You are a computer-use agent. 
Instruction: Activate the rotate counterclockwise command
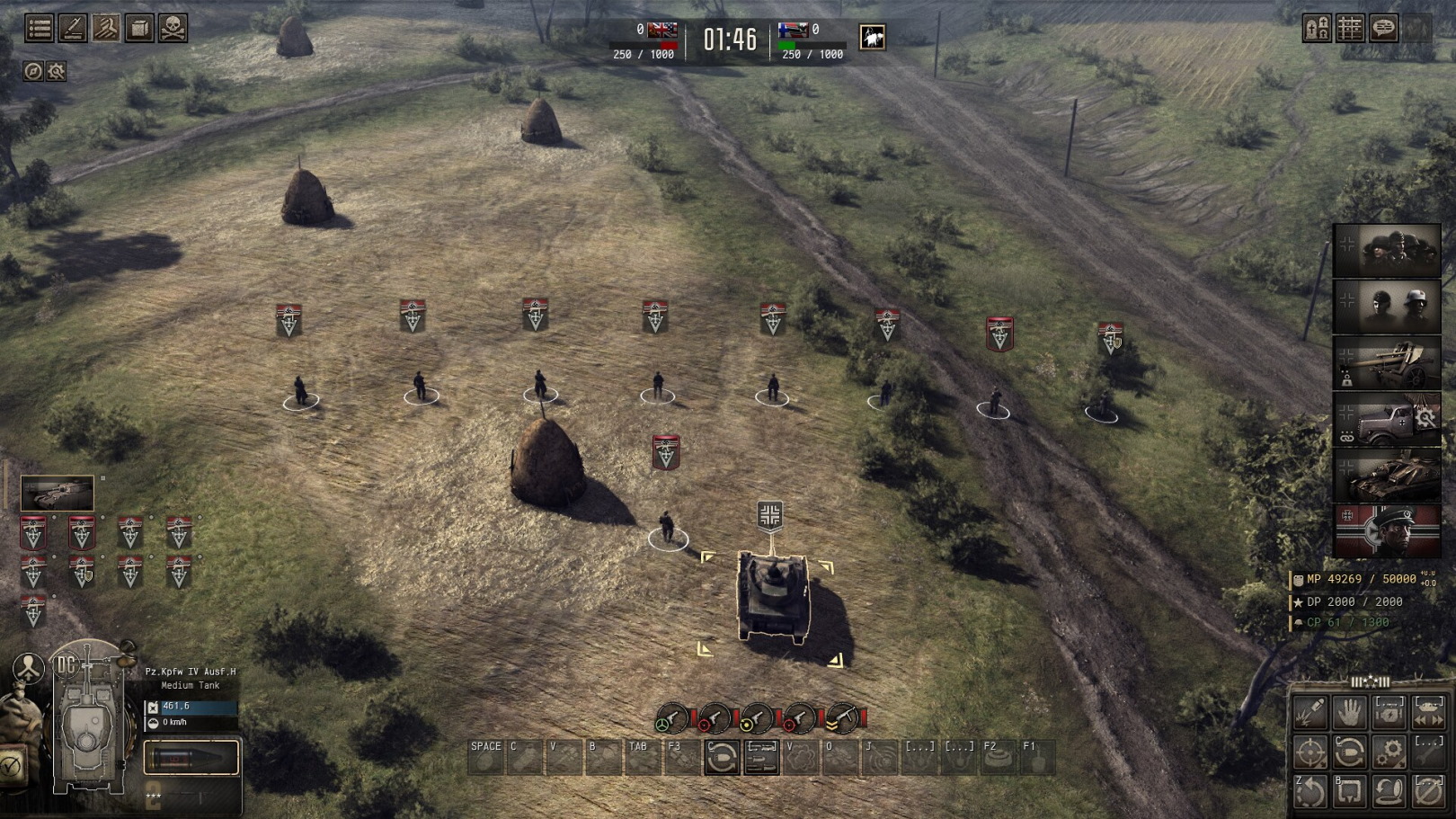pyautogui.click(x=1310, y=791)
